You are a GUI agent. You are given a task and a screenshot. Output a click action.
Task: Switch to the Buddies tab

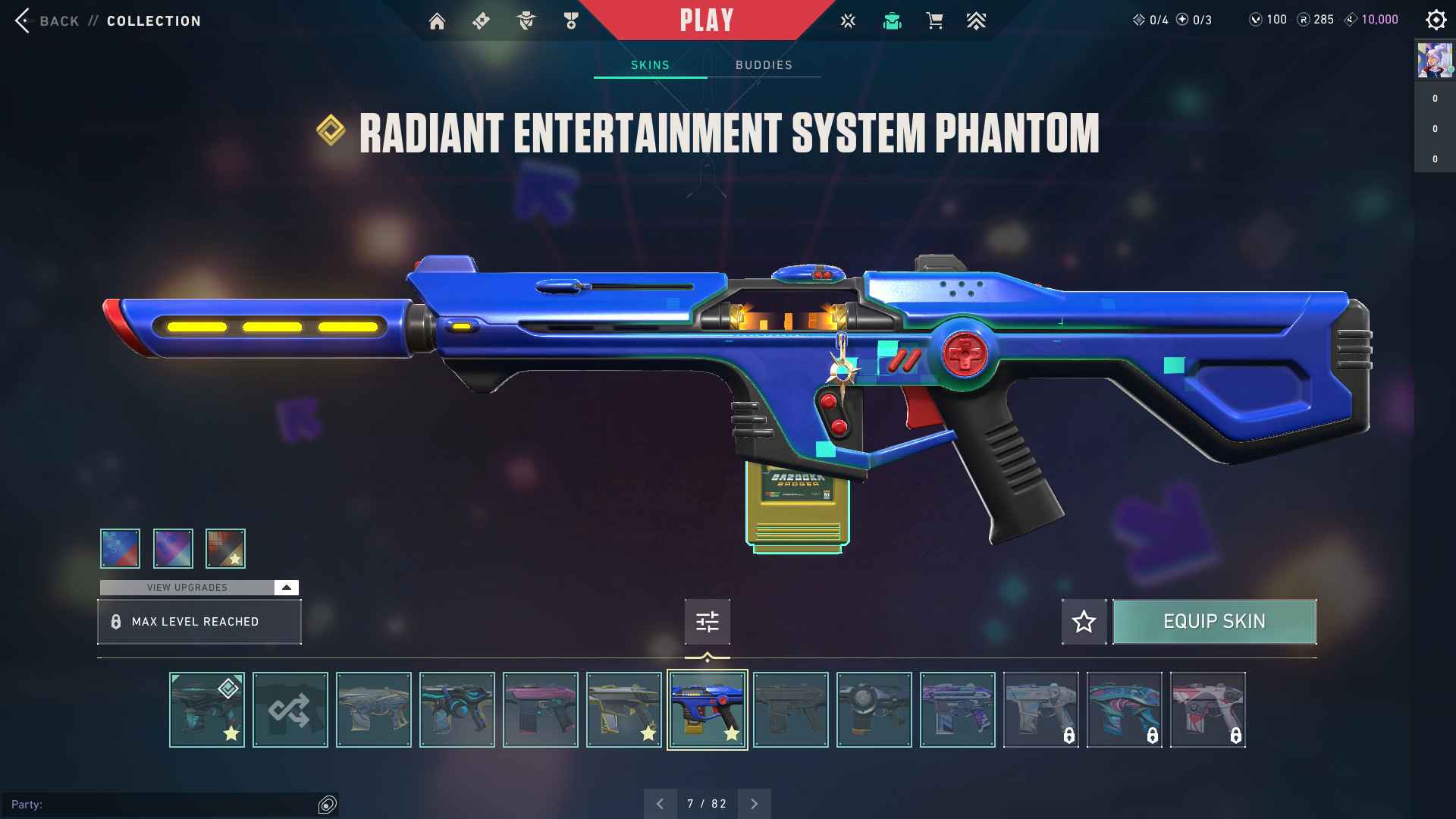click(764, 65)
